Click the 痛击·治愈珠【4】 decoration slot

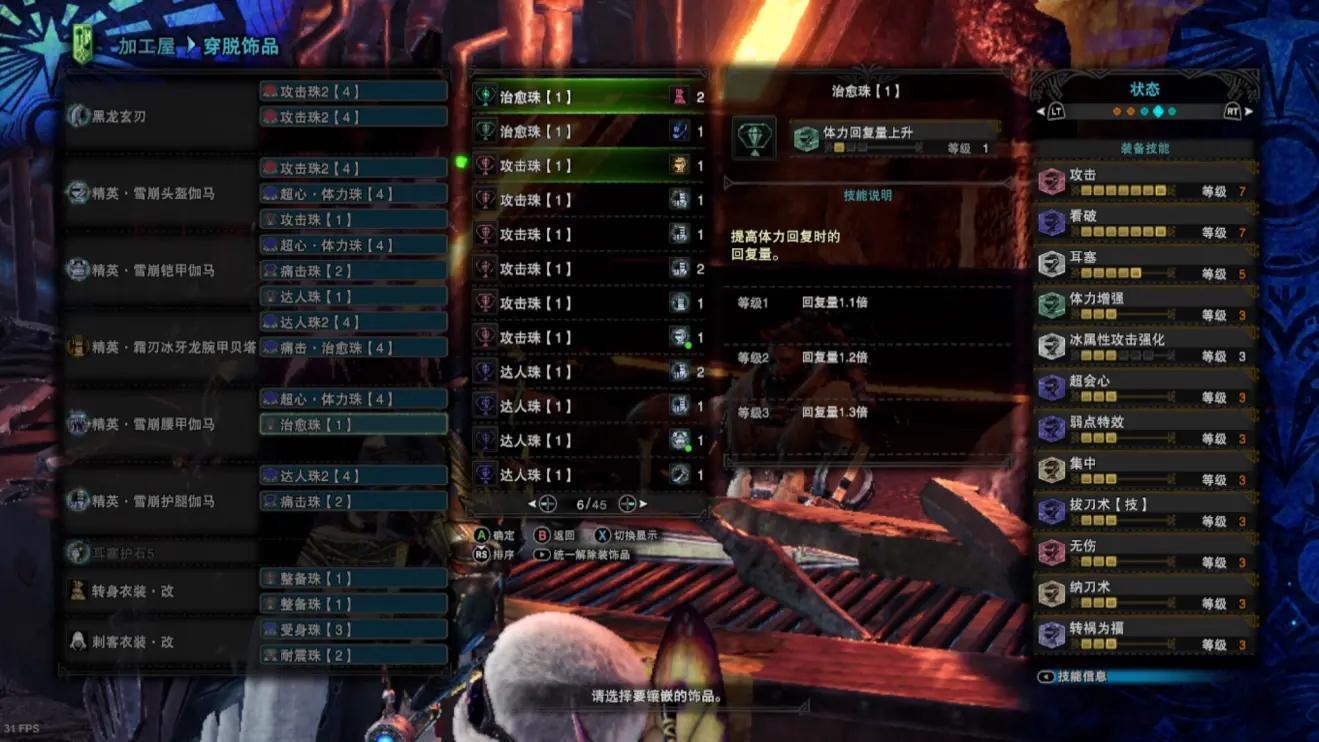[353, 347]
